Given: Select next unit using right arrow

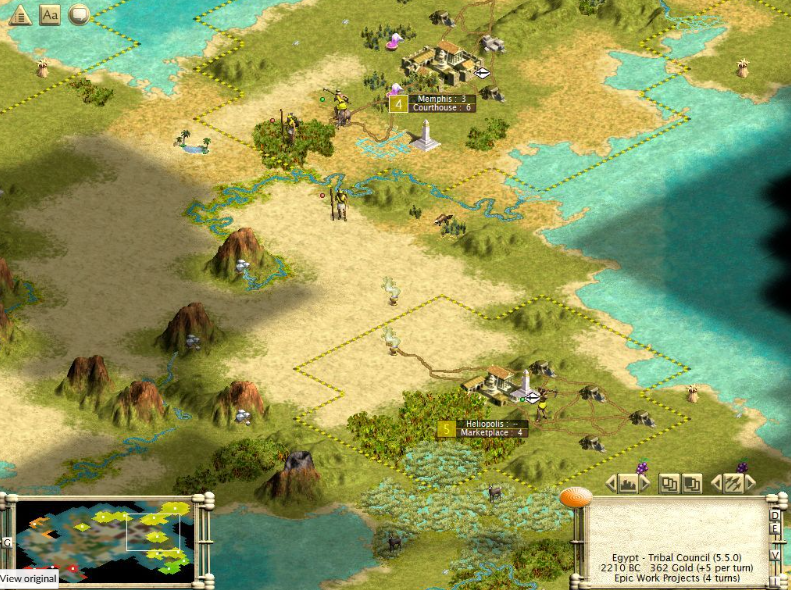Looking at the screenshot, I should [x=751, y=484].
